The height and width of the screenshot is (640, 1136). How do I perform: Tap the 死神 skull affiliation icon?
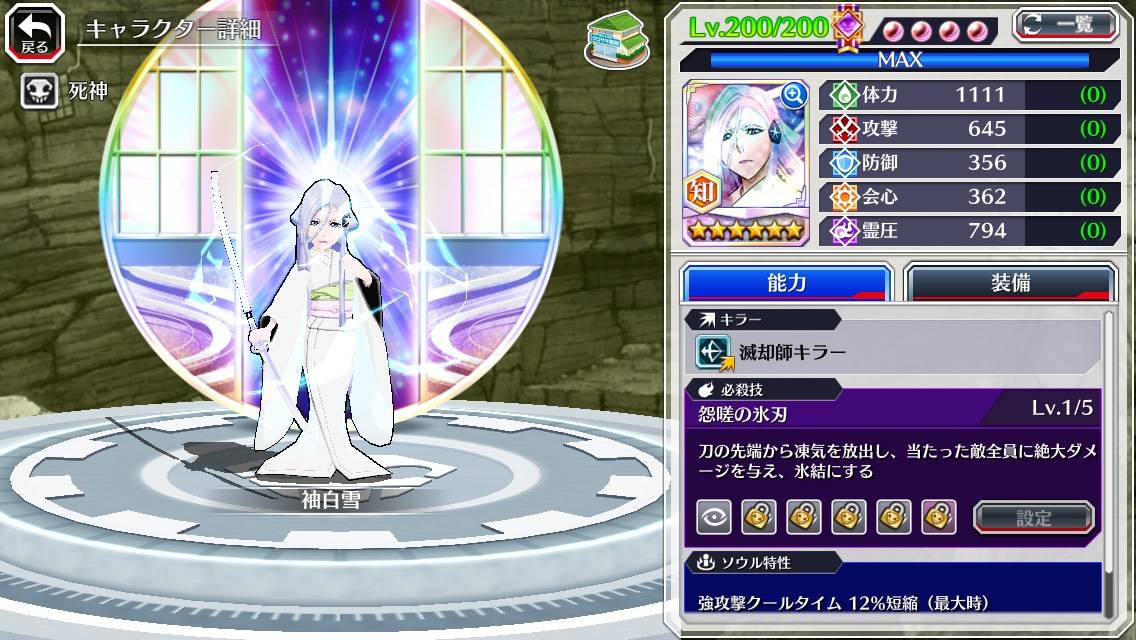pyautogui.click(x=39, y=92)
